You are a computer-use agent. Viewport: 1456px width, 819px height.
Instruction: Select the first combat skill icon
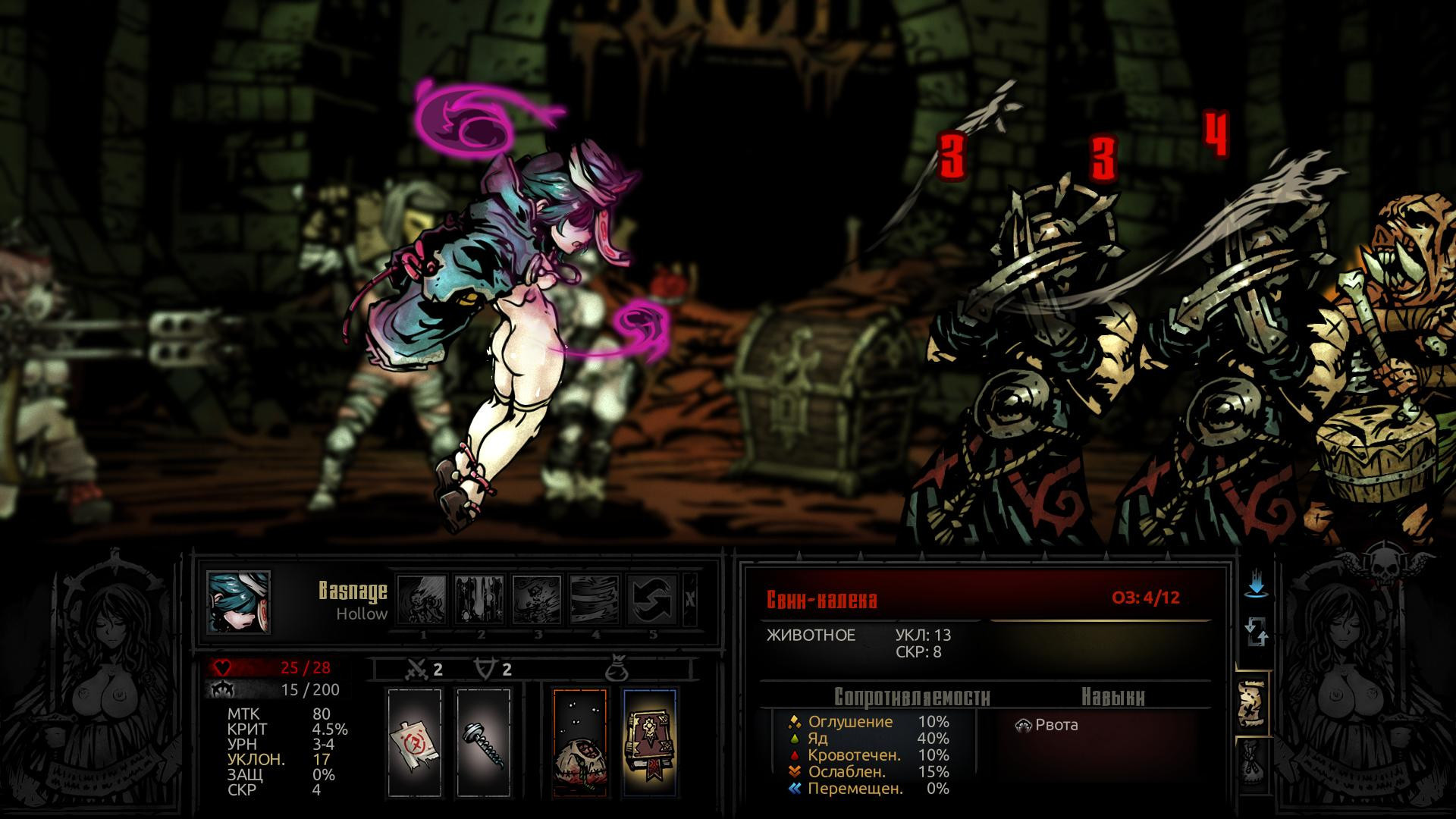422,599
